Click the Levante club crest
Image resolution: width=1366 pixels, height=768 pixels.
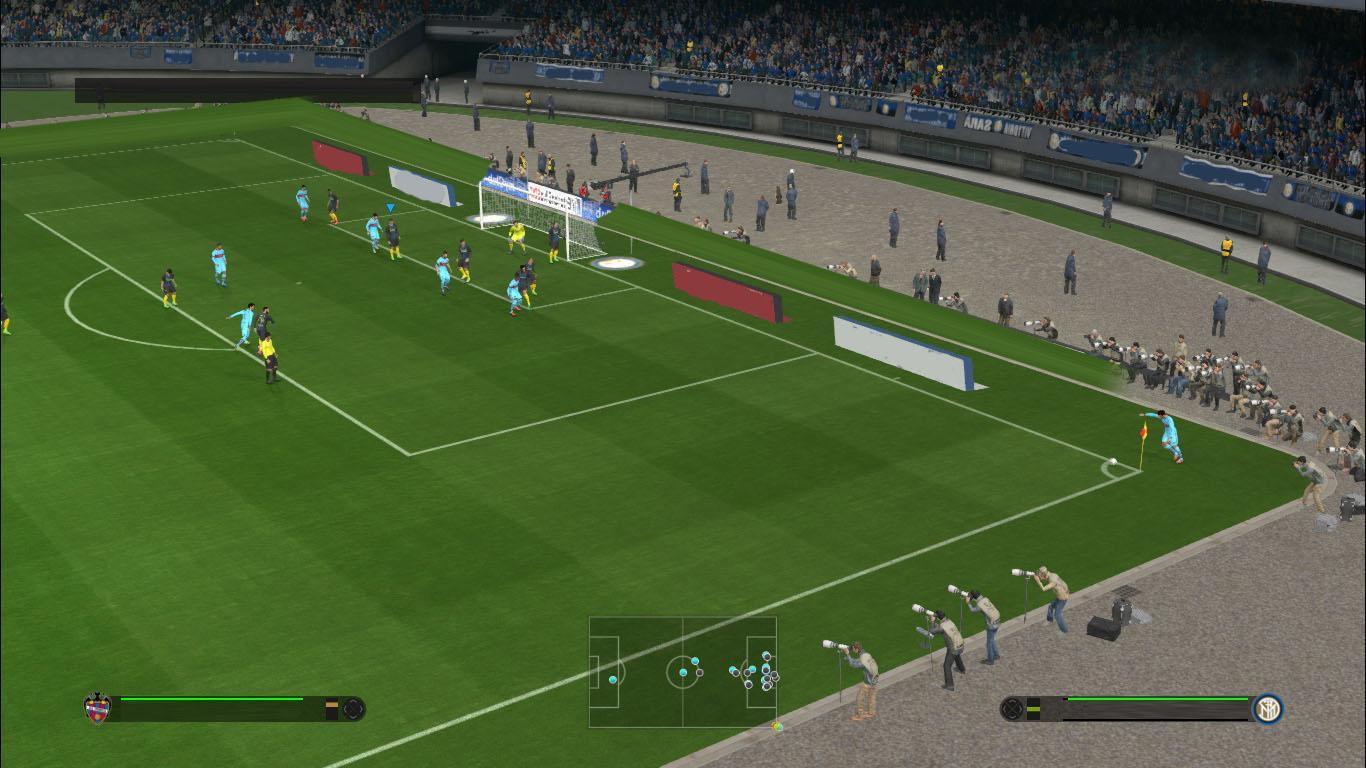click(96, 706)
